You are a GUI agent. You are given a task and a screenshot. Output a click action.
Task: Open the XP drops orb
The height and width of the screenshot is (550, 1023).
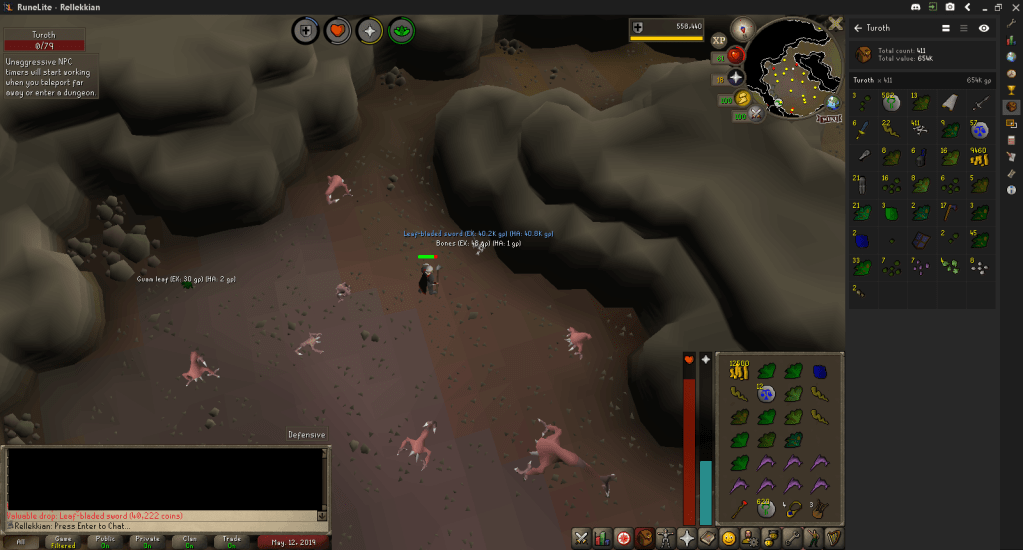[719, 40]
